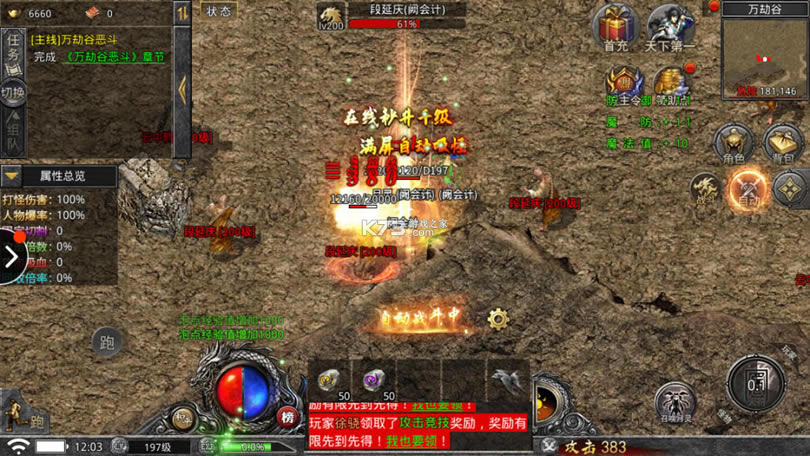Switch to the 任务 quest tab
This screenshot has height=456, width=810.
(13, 51)
